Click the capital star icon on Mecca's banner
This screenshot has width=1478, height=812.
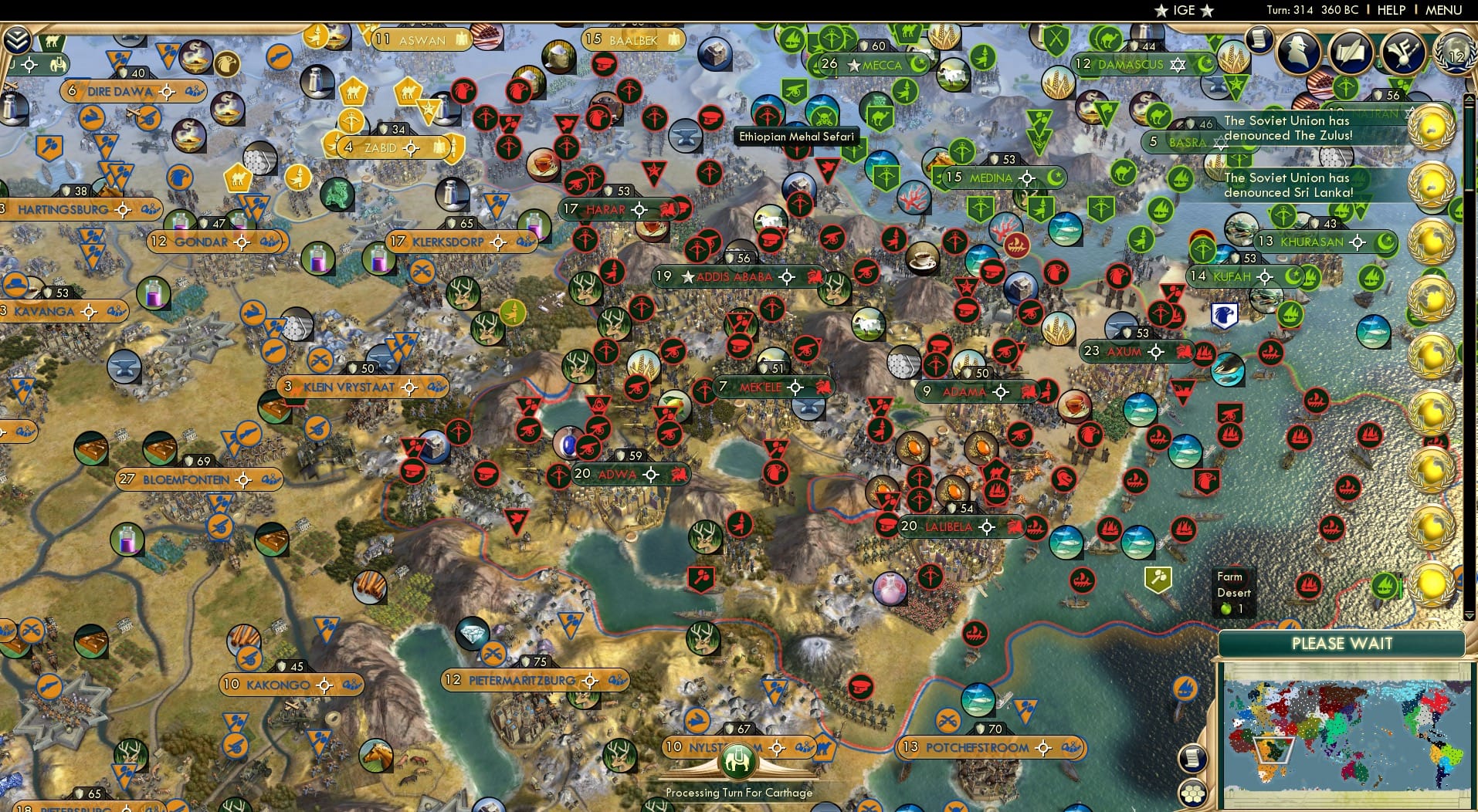point(853,66)
